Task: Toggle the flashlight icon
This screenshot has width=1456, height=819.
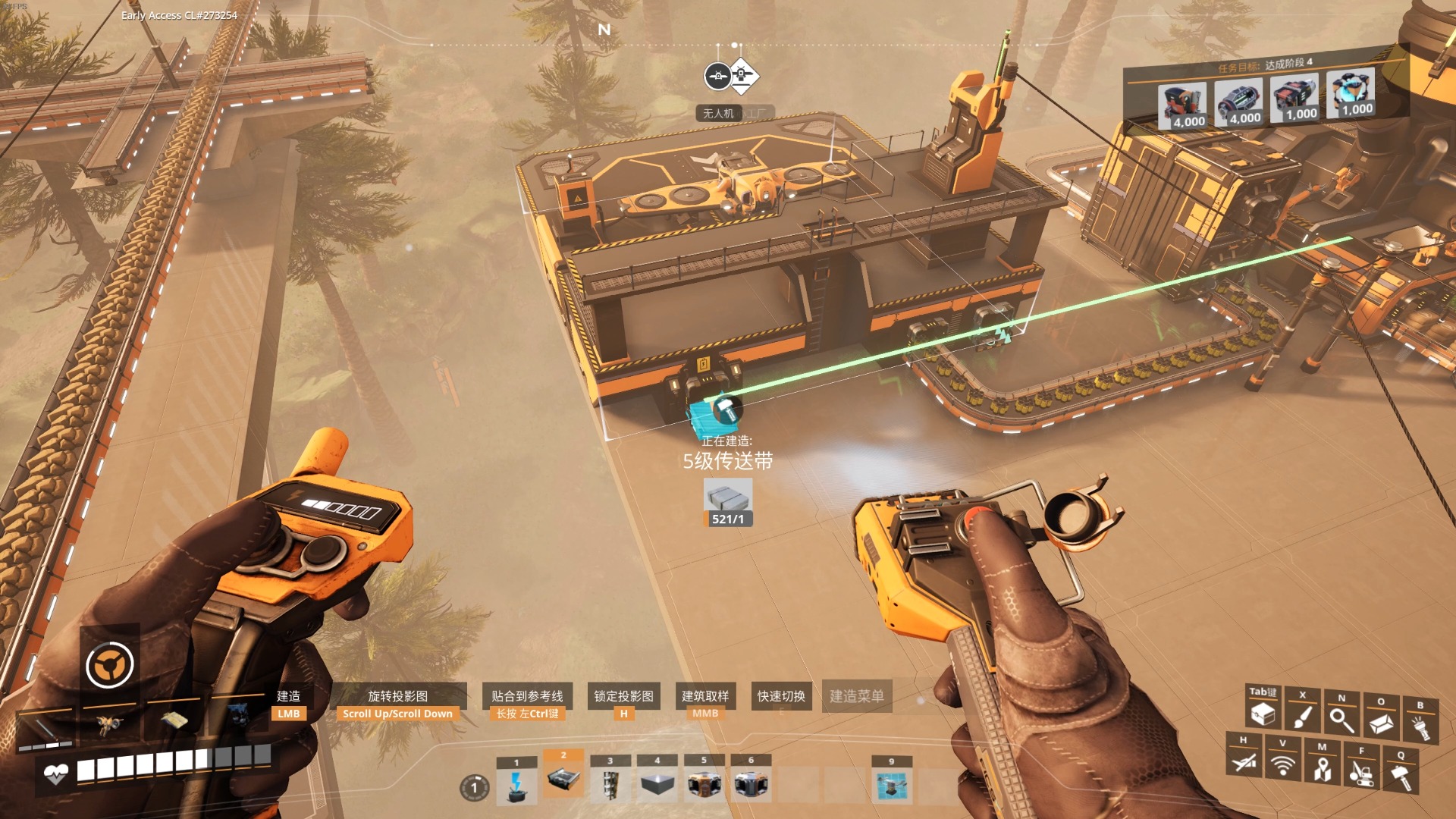Action: coord(1420,728)
